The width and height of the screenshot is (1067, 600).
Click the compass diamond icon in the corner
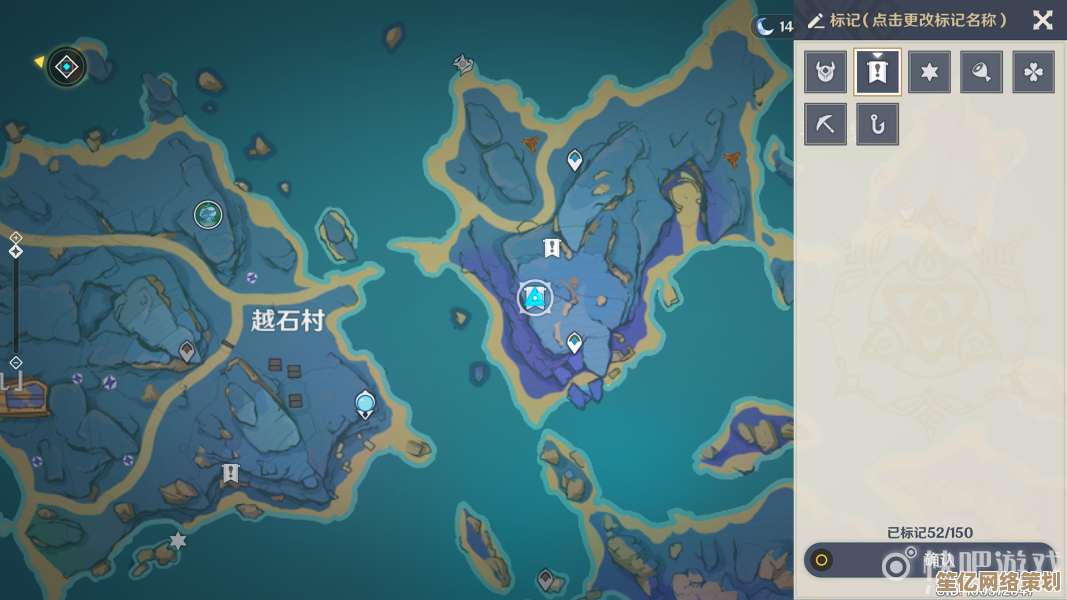[67, 67]
